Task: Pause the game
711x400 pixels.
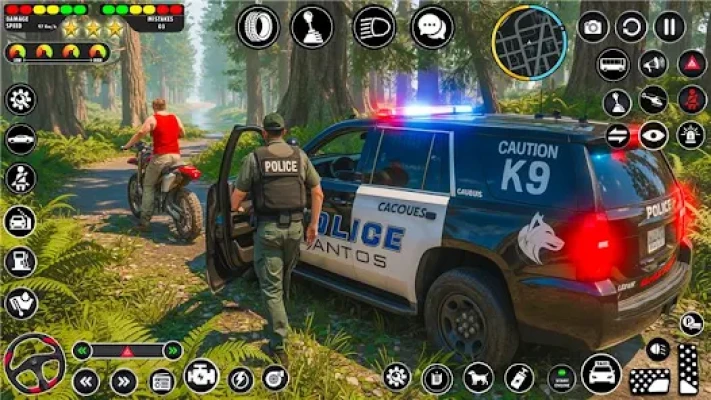Action: tap(669, 27)
